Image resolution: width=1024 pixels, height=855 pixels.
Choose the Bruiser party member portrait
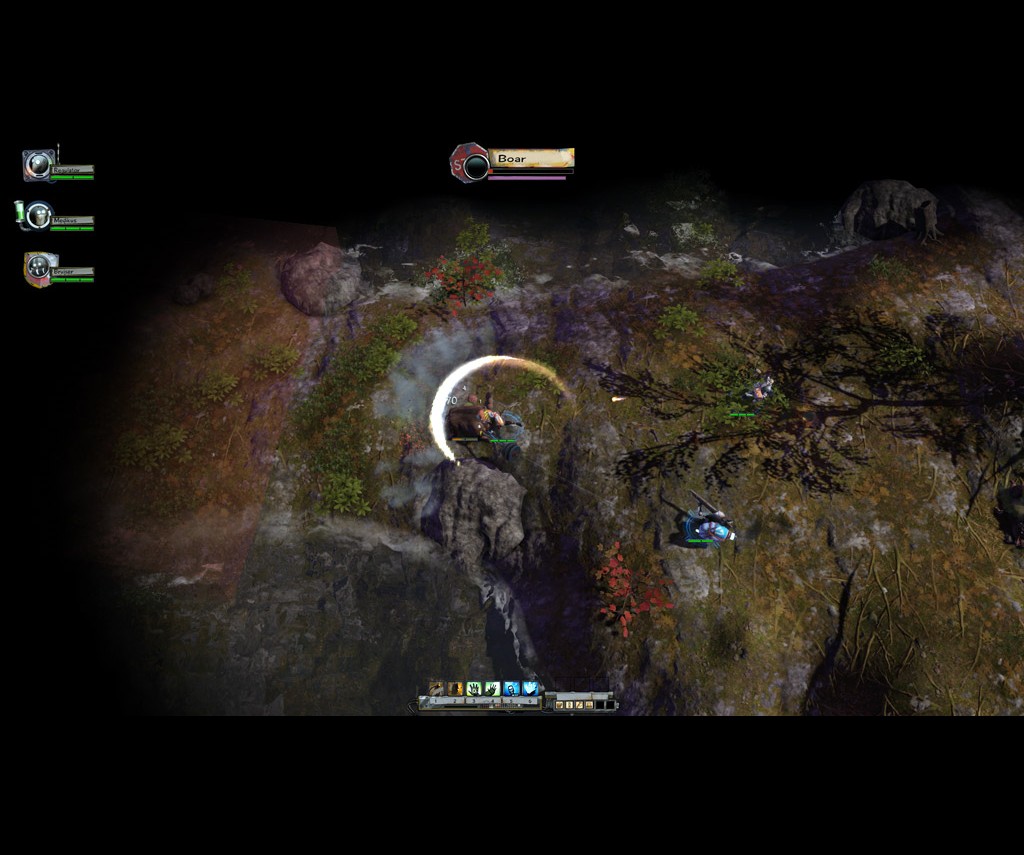coord(39,267)
